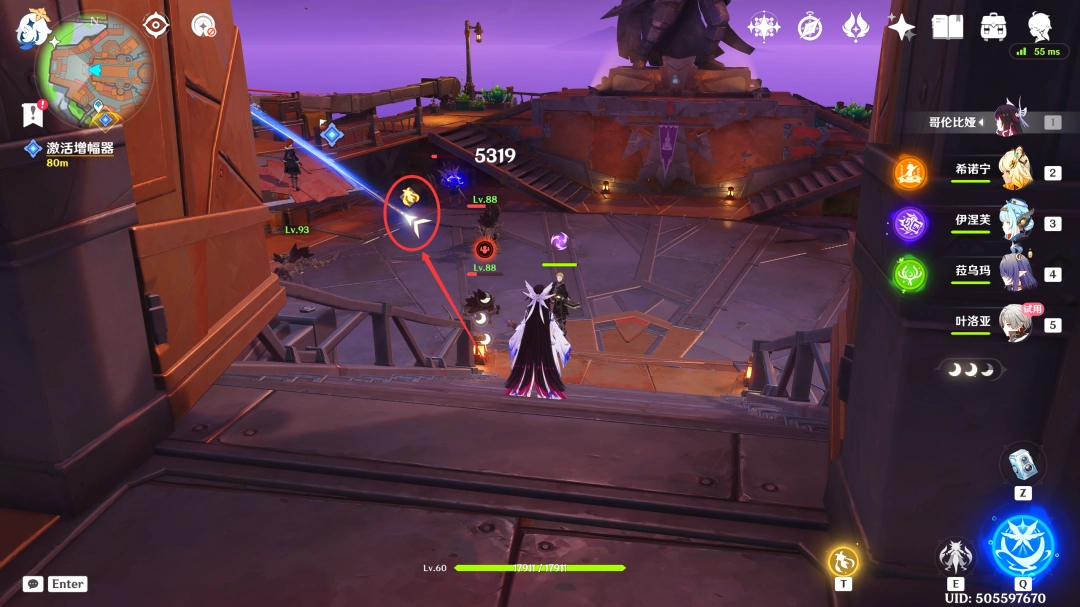Open the compass icon in top bar

coord(810,27)
